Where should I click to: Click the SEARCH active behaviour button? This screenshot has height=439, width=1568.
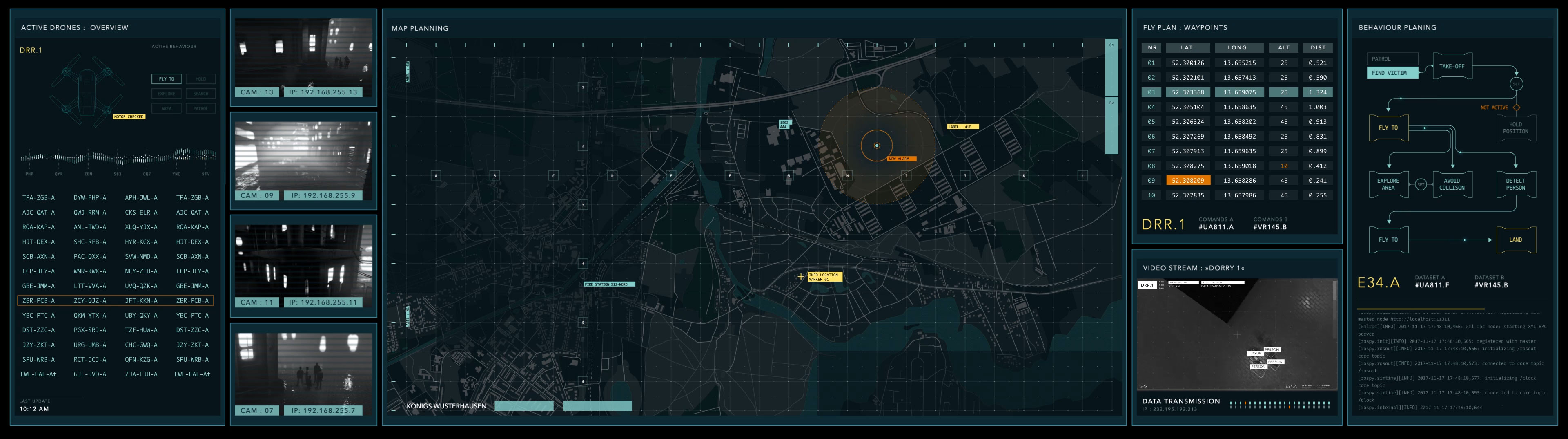tap(201, 93)
